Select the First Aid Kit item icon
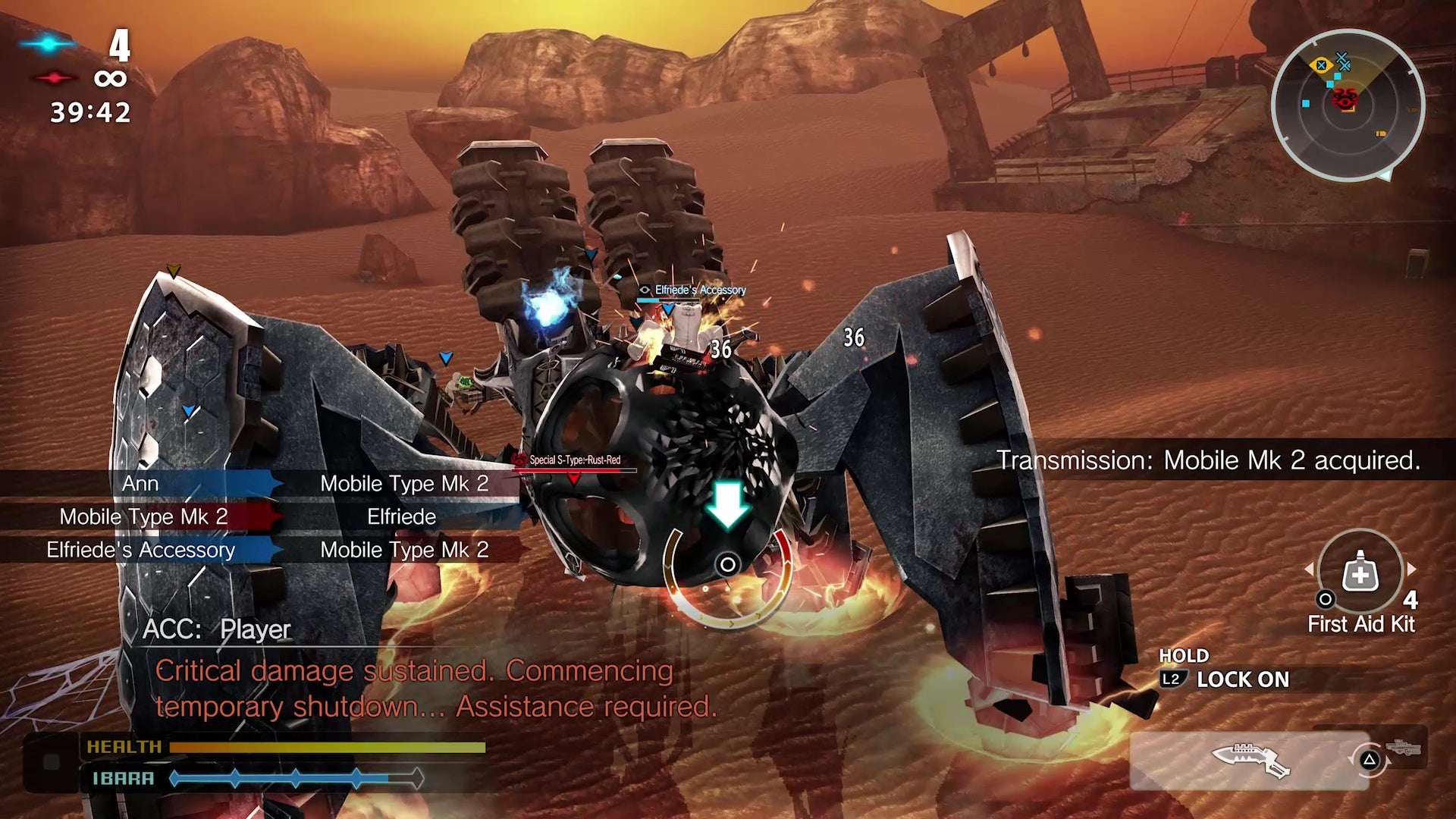This screenshot has height=819, width=1456. (x=1360, y=573)
